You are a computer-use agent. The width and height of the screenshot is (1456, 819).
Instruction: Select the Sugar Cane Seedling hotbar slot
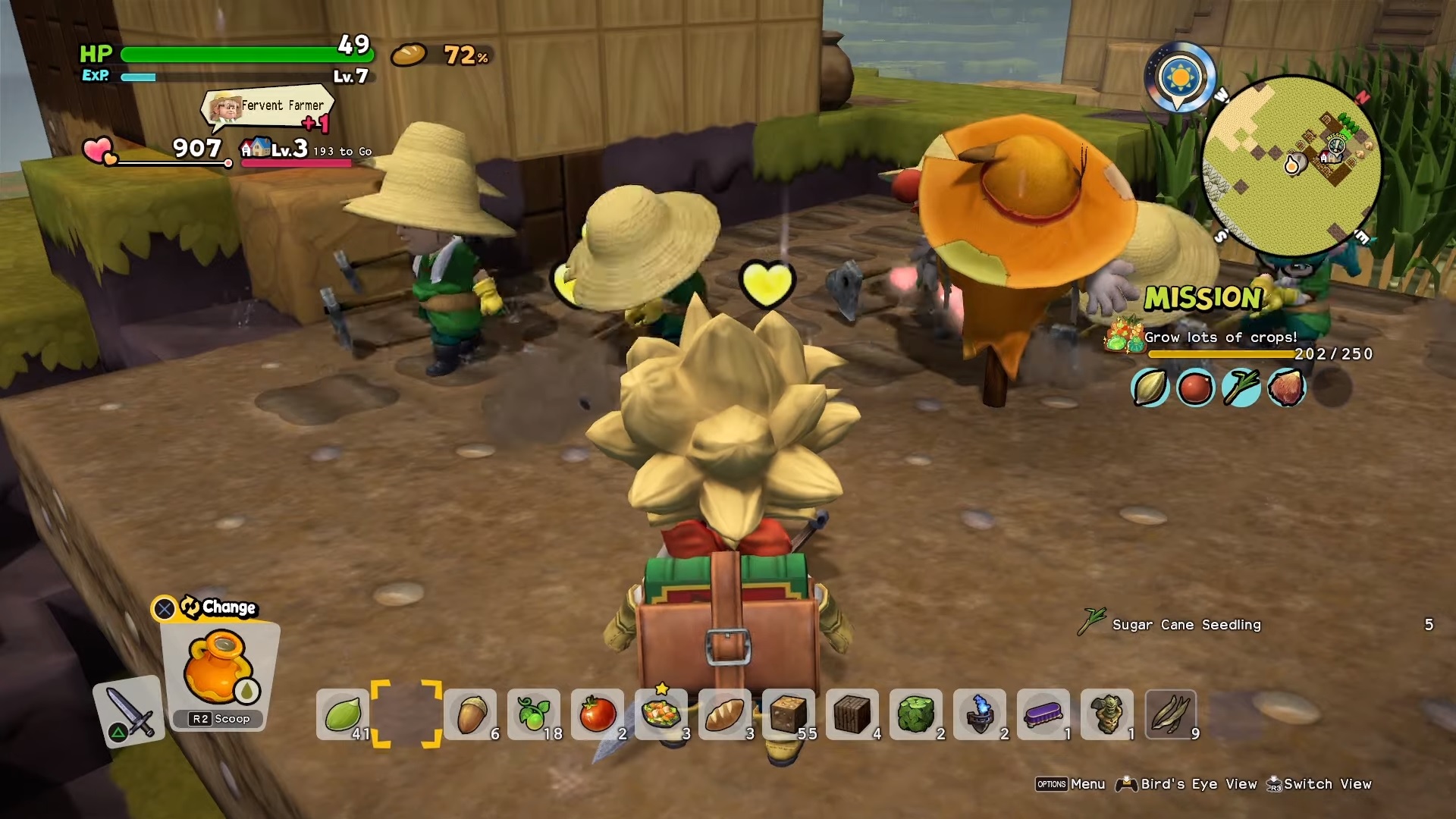[x=1172, y=713]
